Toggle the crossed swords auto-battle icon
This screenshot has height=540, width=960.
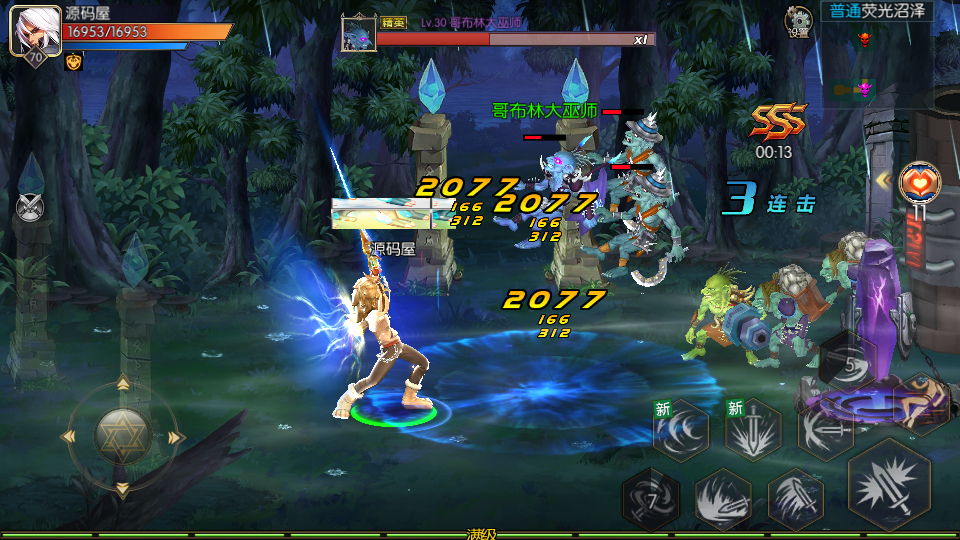pyautogui.click(x=30, y=207)
